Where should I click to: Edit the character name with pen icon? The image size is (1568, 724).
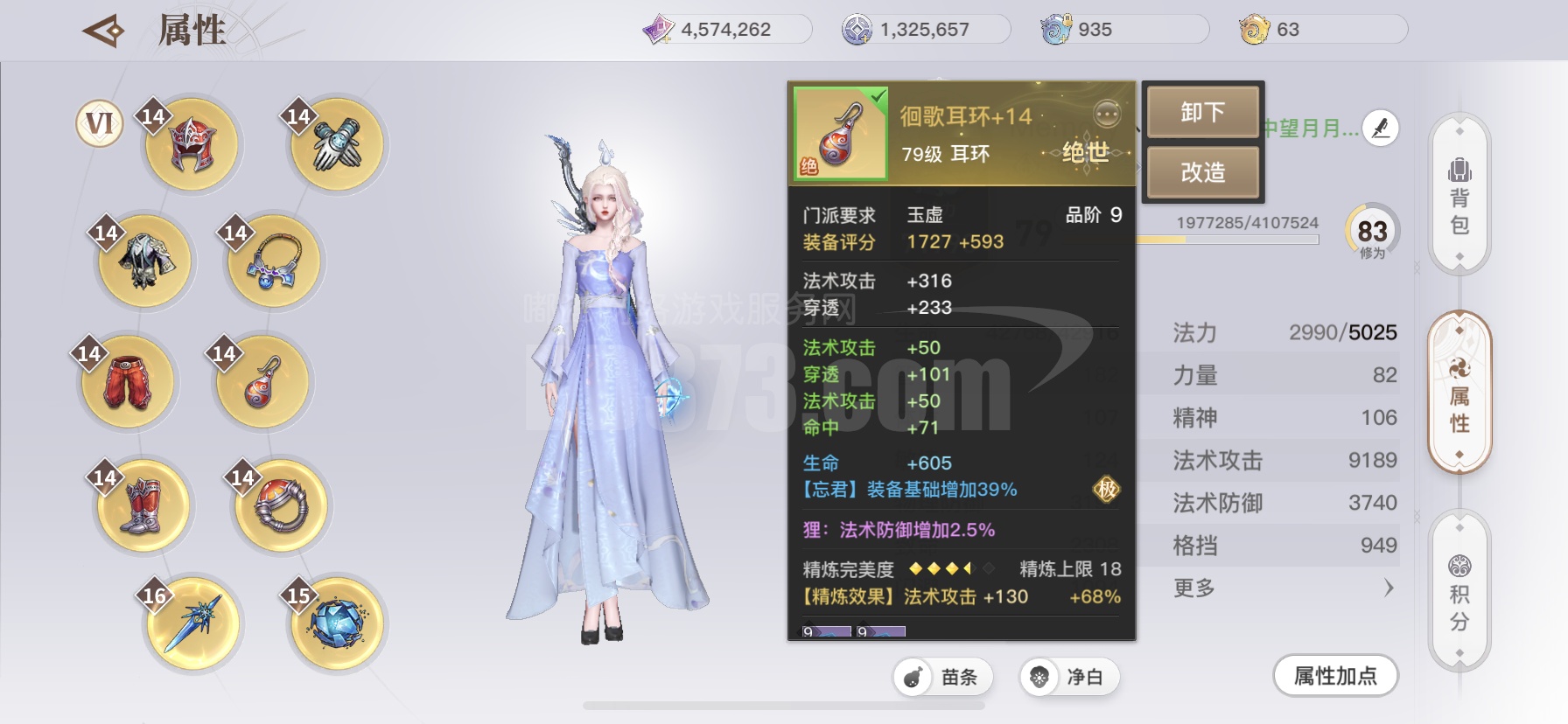[x=1381, y=129]
